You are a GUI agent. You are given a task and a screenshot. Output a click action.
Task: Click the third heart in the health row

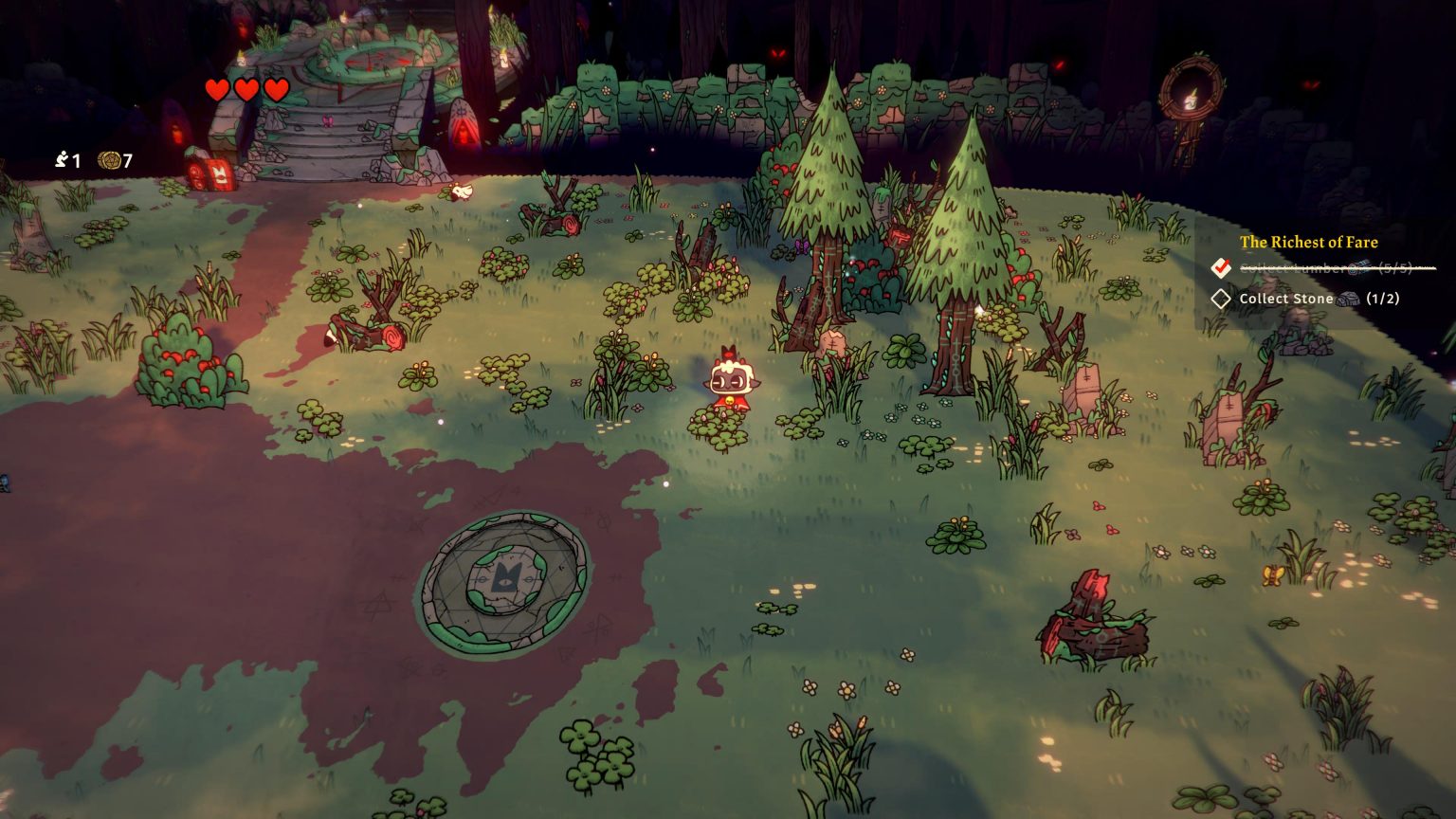[275, 91]
